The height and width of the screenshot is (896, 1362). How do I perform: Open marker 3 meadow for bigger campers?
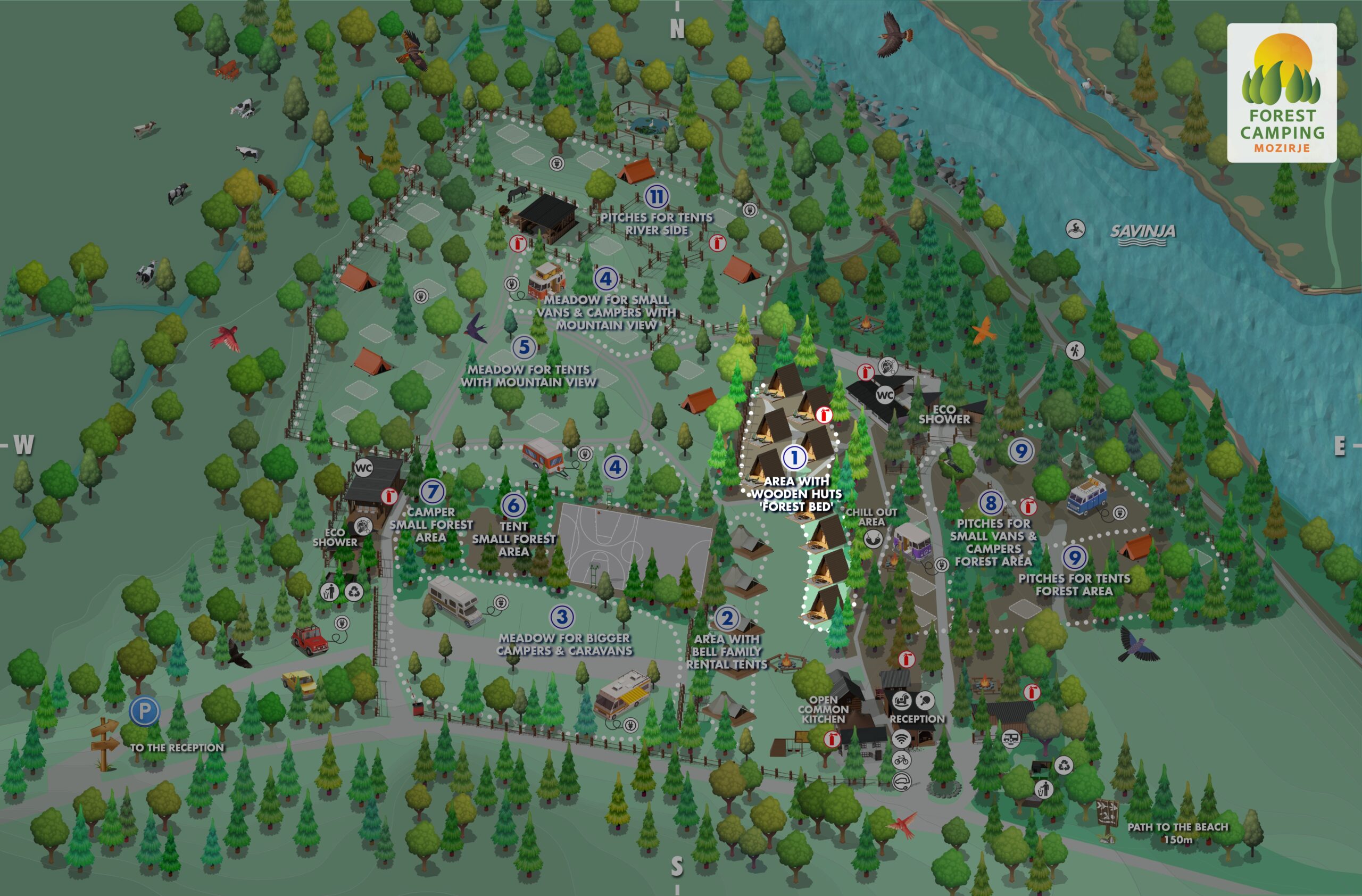pos(562,617)
